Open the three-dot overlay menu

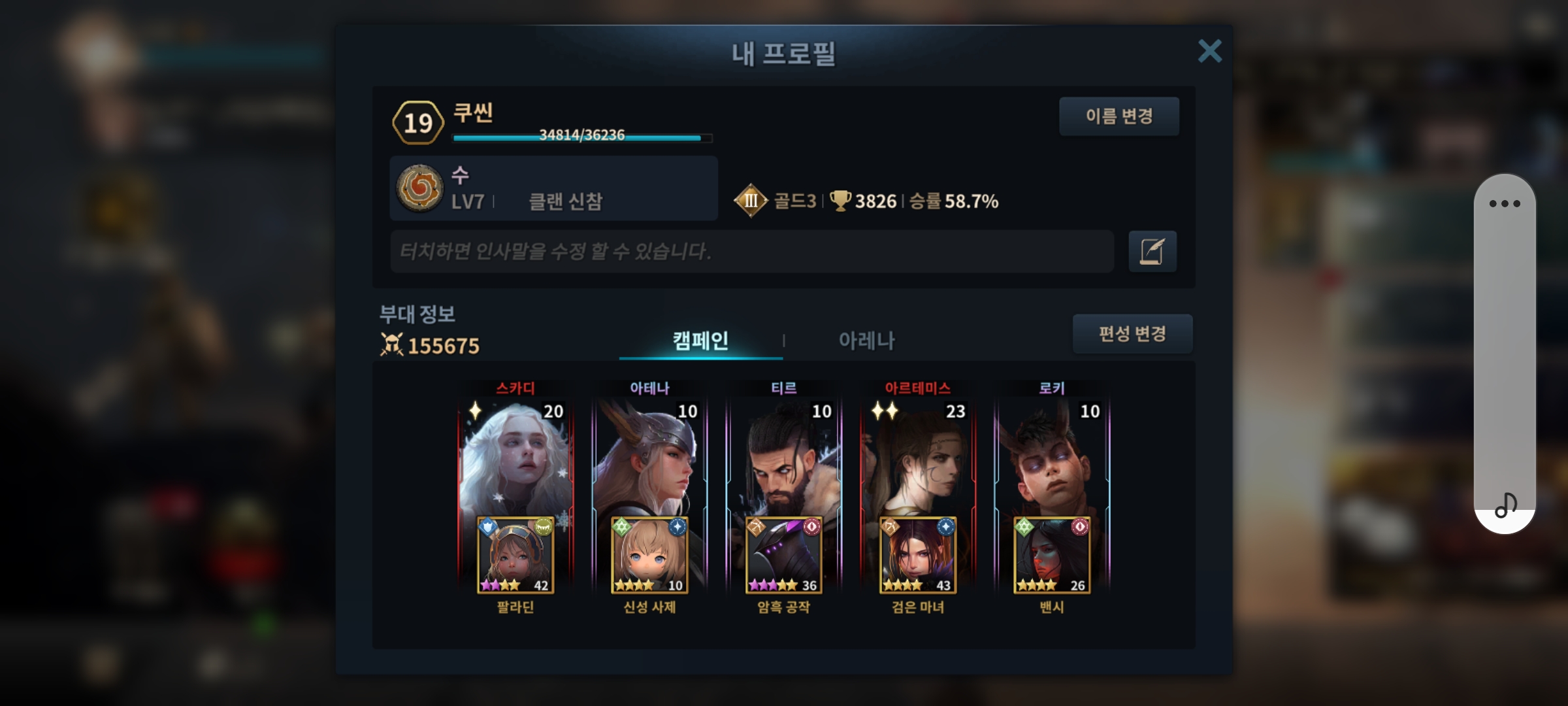(x=1505, y=204)
